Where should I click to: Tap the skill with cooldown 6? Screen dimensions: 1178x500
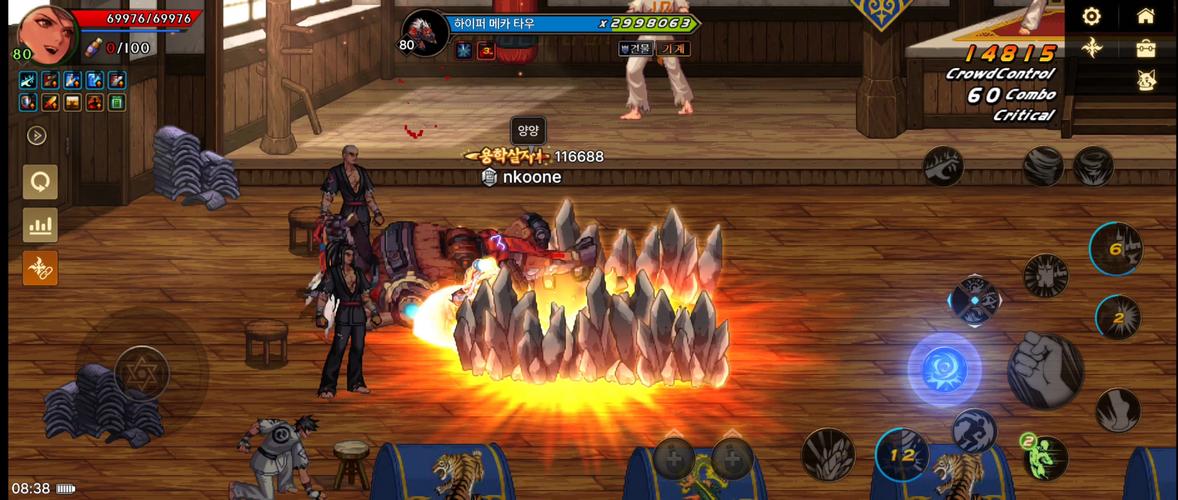point(1116,249)
